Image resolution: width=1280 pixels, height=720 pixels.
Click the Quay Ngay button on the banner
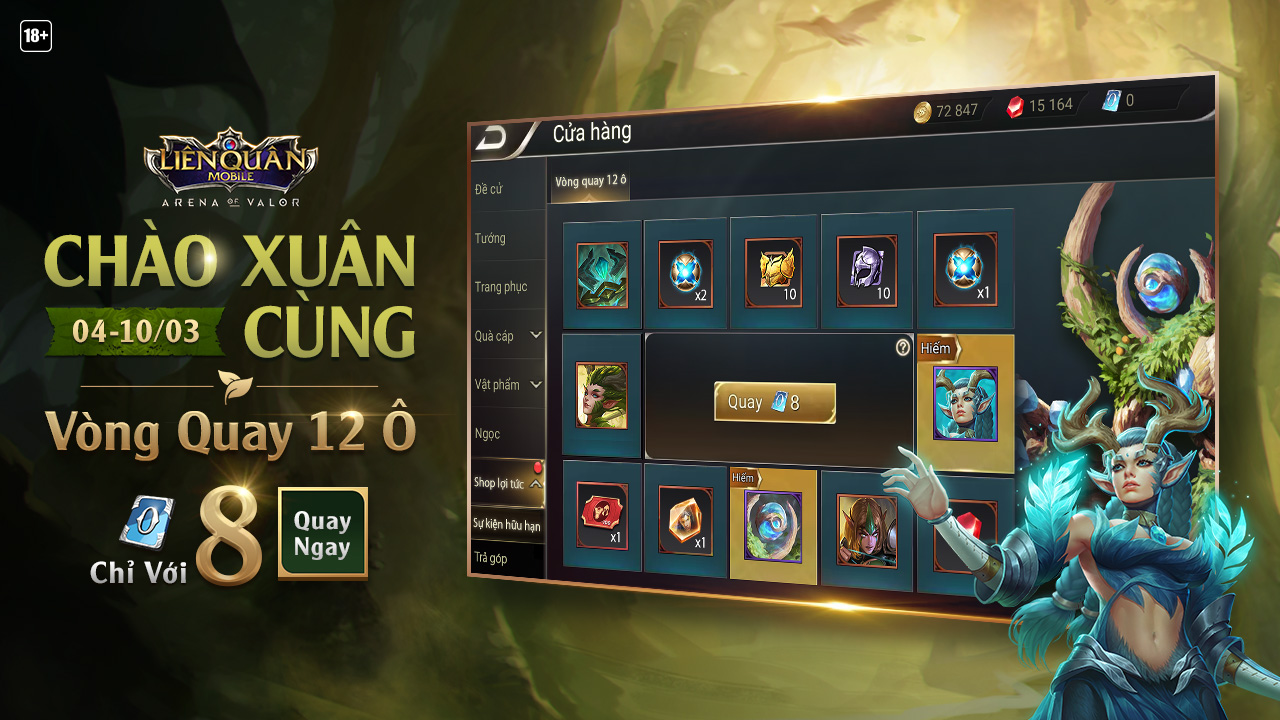point(322,535)
